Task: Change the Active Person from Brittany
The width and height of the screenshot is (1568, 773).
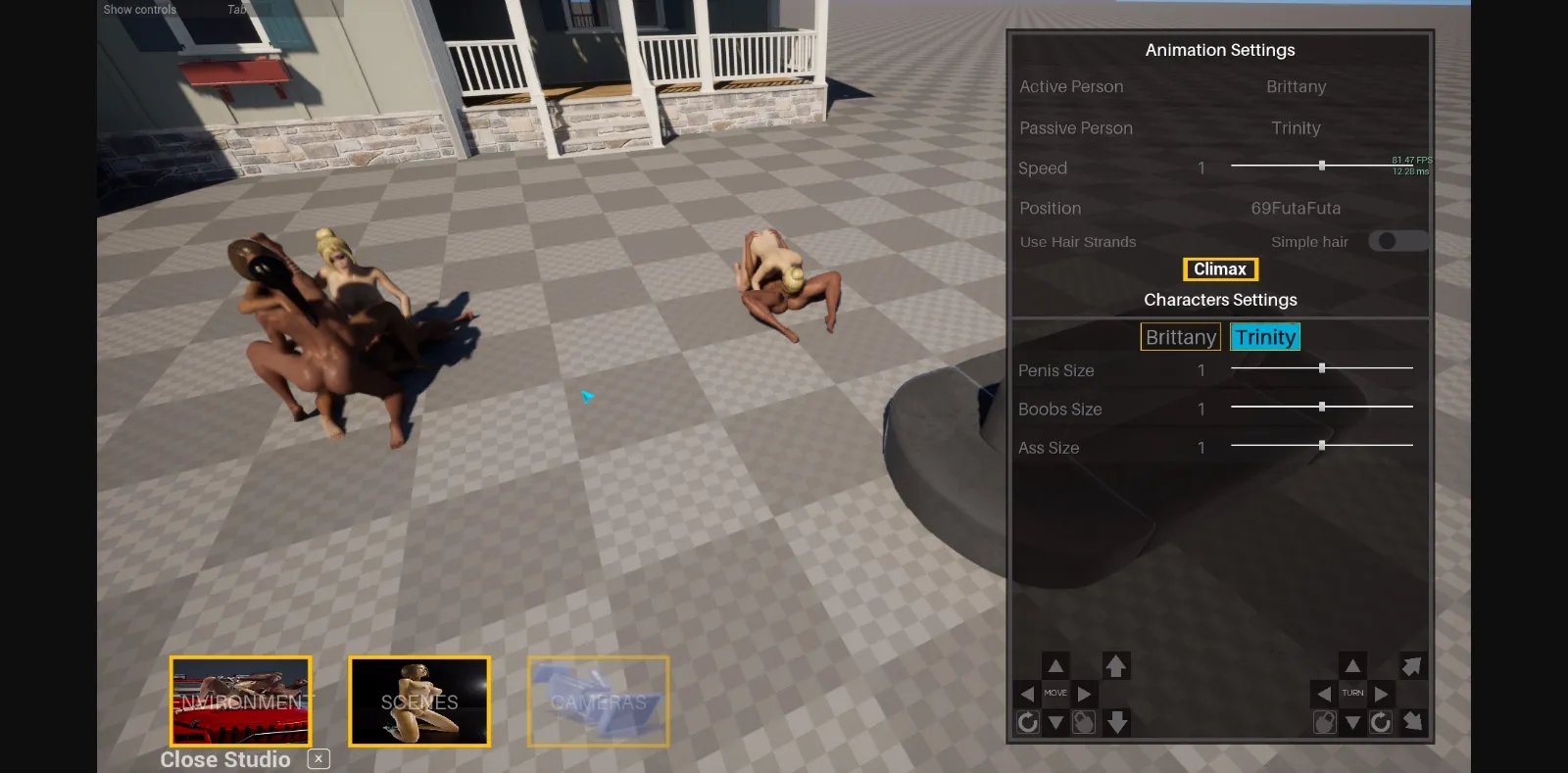Action: (1296, 86)
